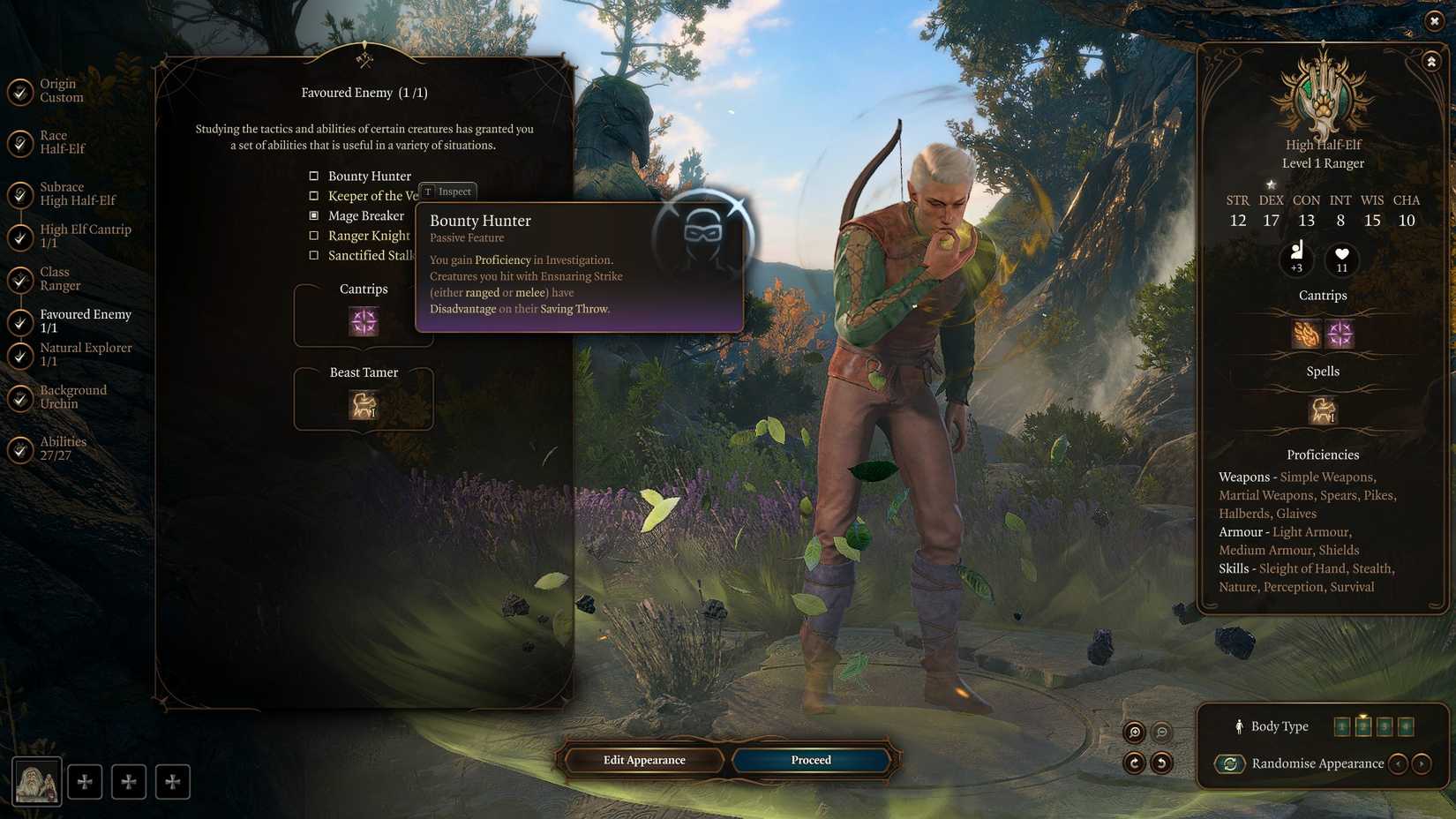Click the Randomise Appearance refresh icon

point(1230,763)
